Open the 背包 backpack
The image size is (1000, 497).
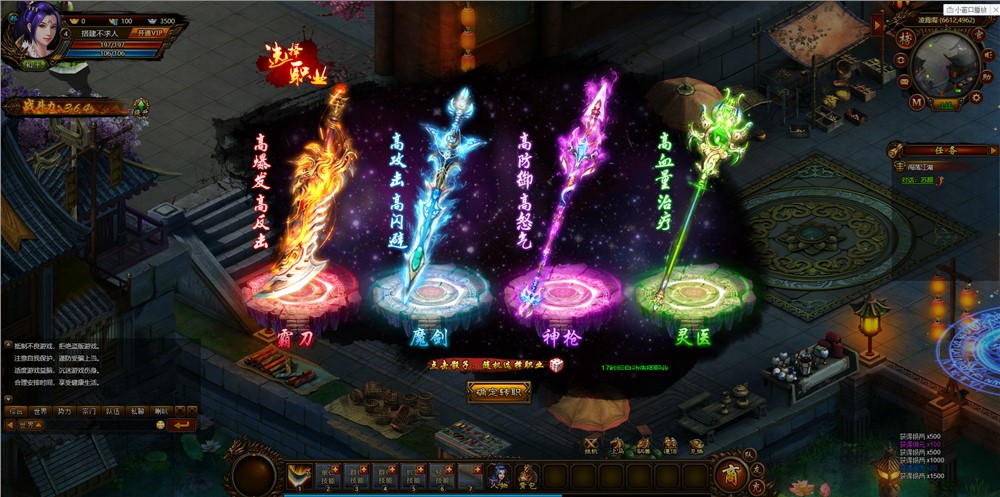[x=527, y=477]
